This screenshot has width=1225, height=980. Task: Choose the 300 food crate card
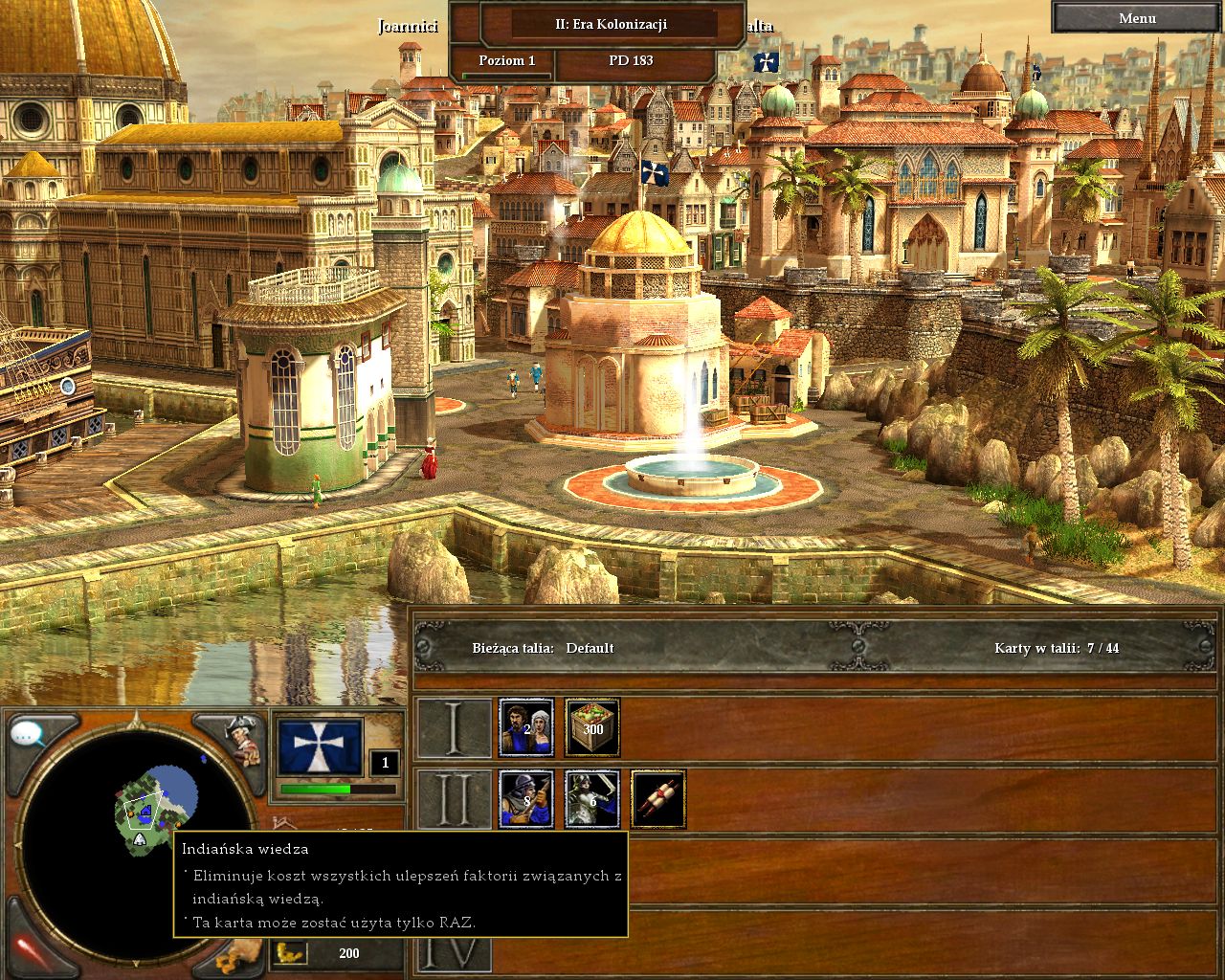click(592, 727)
